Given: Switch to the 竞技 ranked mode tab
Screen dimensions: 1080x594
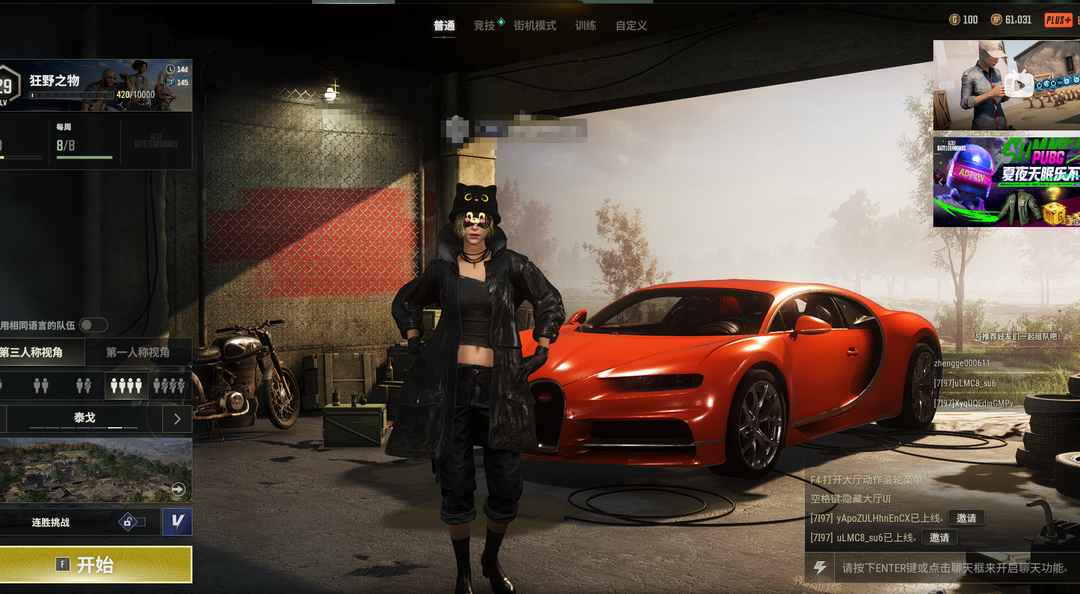Looking at the screenshot, I should (x=485, y=26).
